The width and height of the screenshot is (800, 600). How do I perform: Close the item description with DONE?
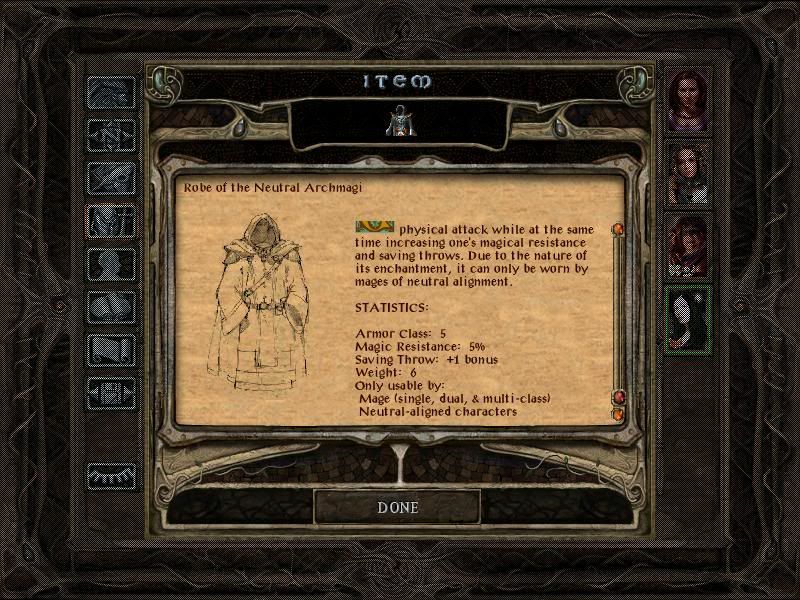coord(397,507)
